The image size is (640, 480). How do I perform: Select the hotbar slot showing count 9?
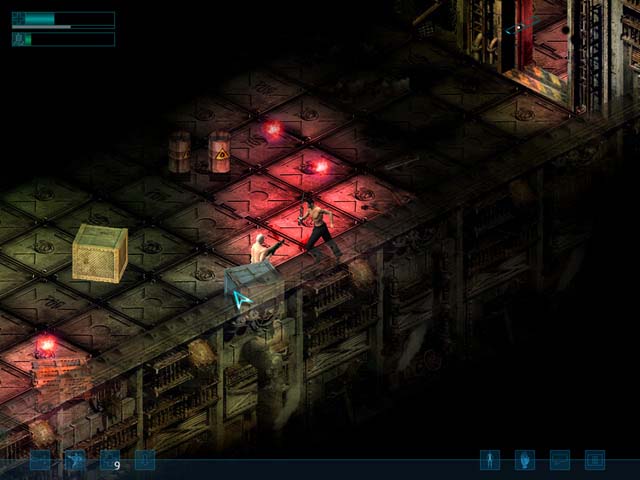point(110,460)
